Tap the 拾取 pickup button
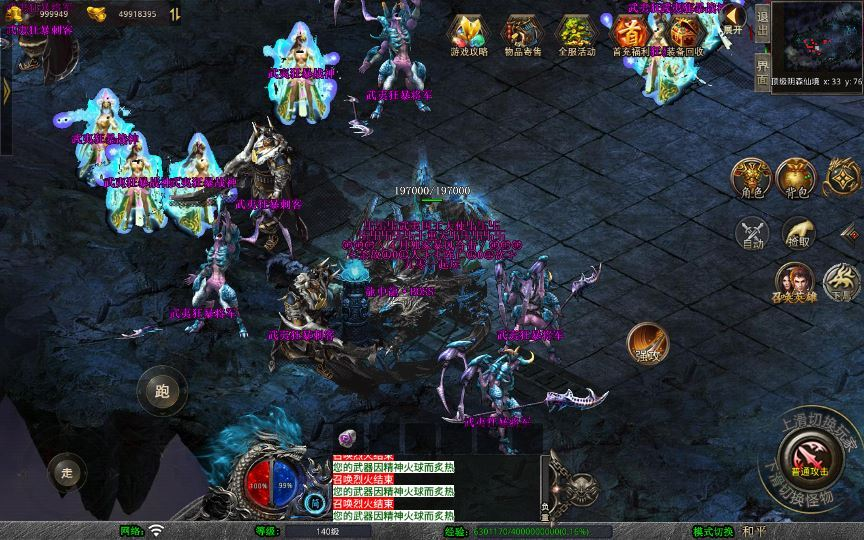The height and width of the screenshot is (540, 864). (x=798, y=232)
